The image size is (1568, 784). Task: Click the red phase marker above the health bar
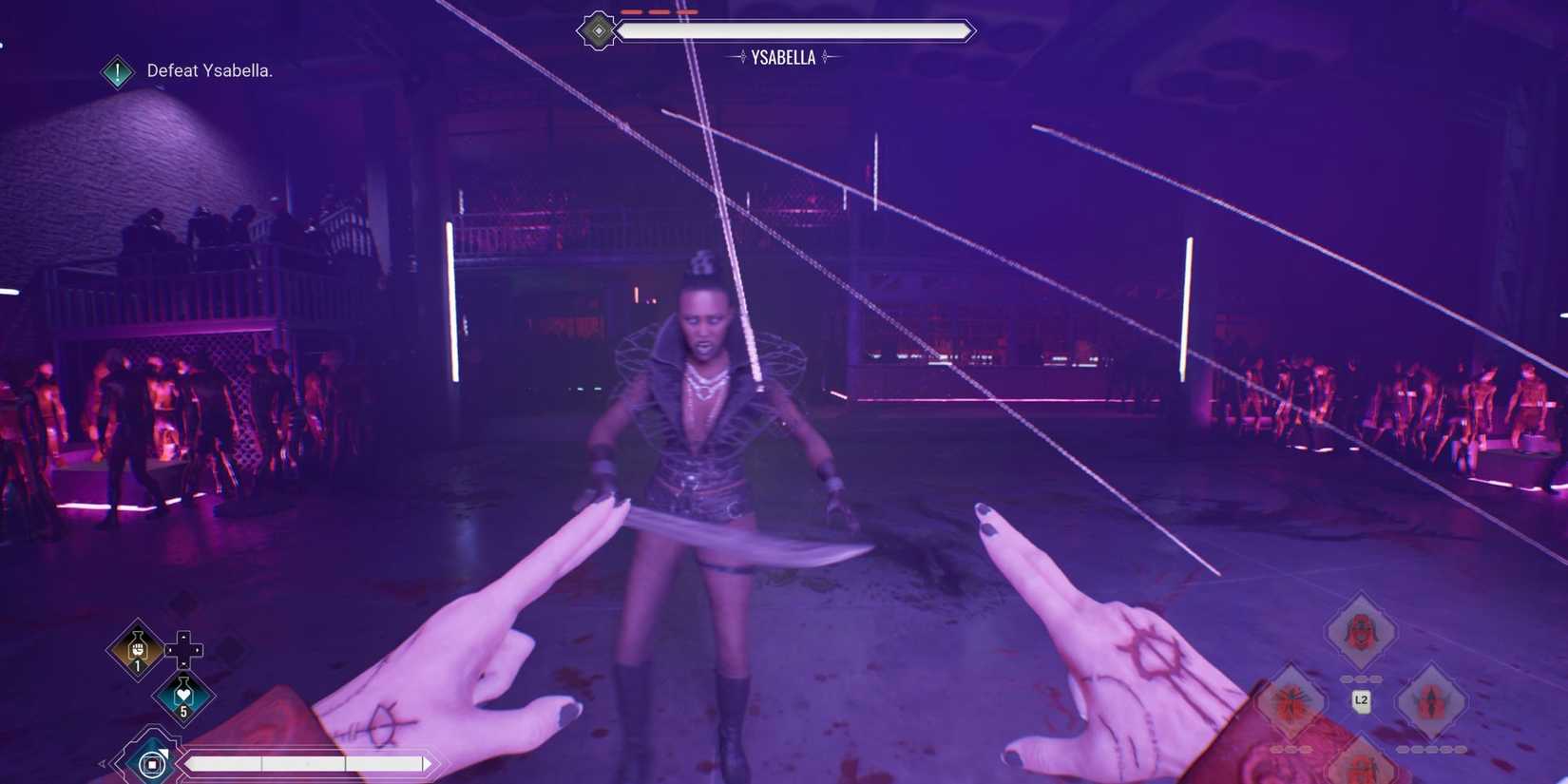659,12
